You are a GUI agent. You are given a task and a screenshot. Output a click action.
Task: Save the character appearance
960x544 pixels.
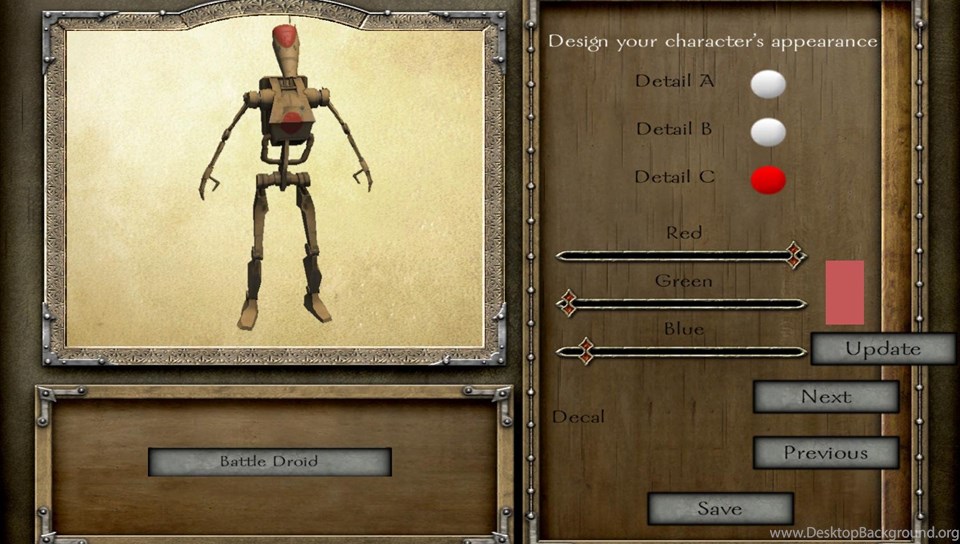pos(720,508)
